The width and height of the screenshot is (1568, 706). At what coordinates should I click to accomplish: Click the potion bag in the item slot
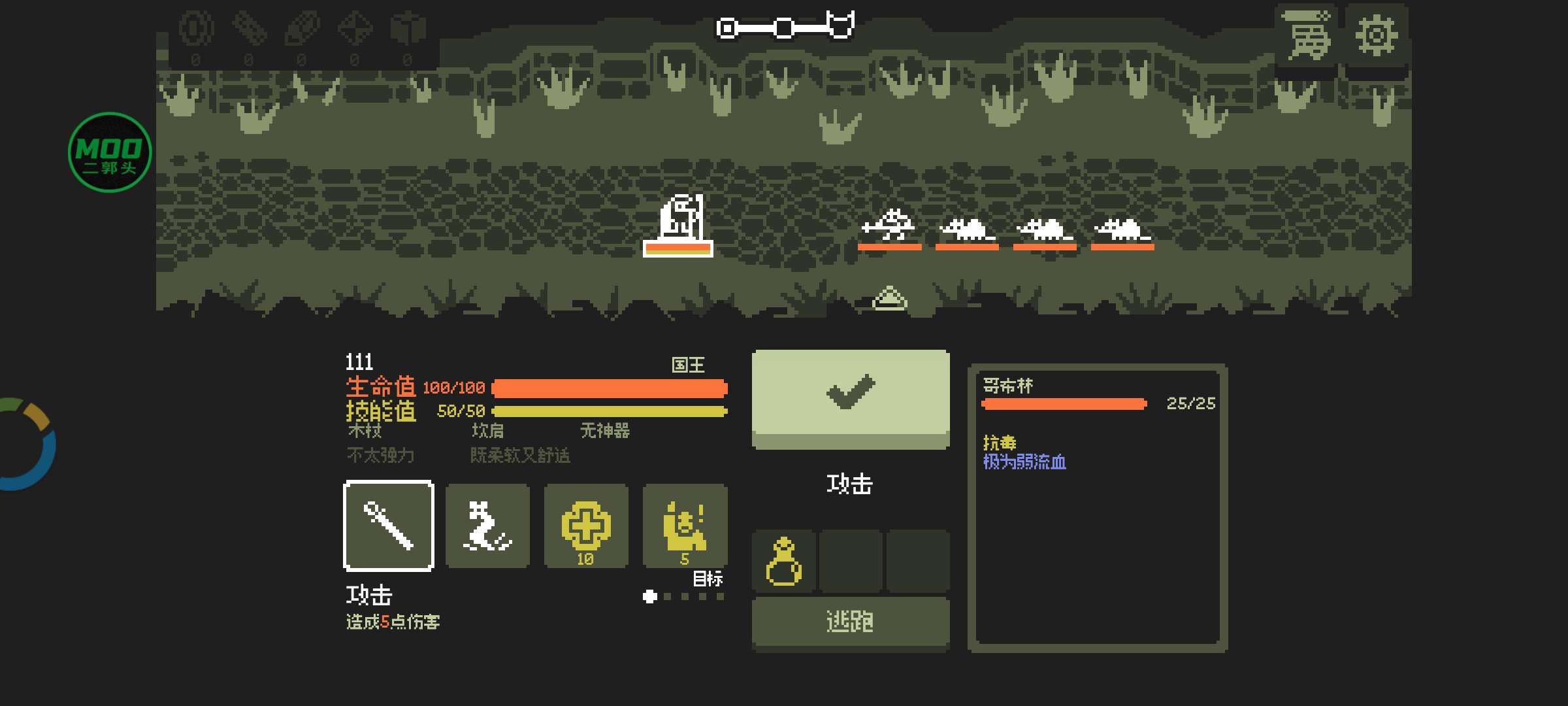pos(784,562)
